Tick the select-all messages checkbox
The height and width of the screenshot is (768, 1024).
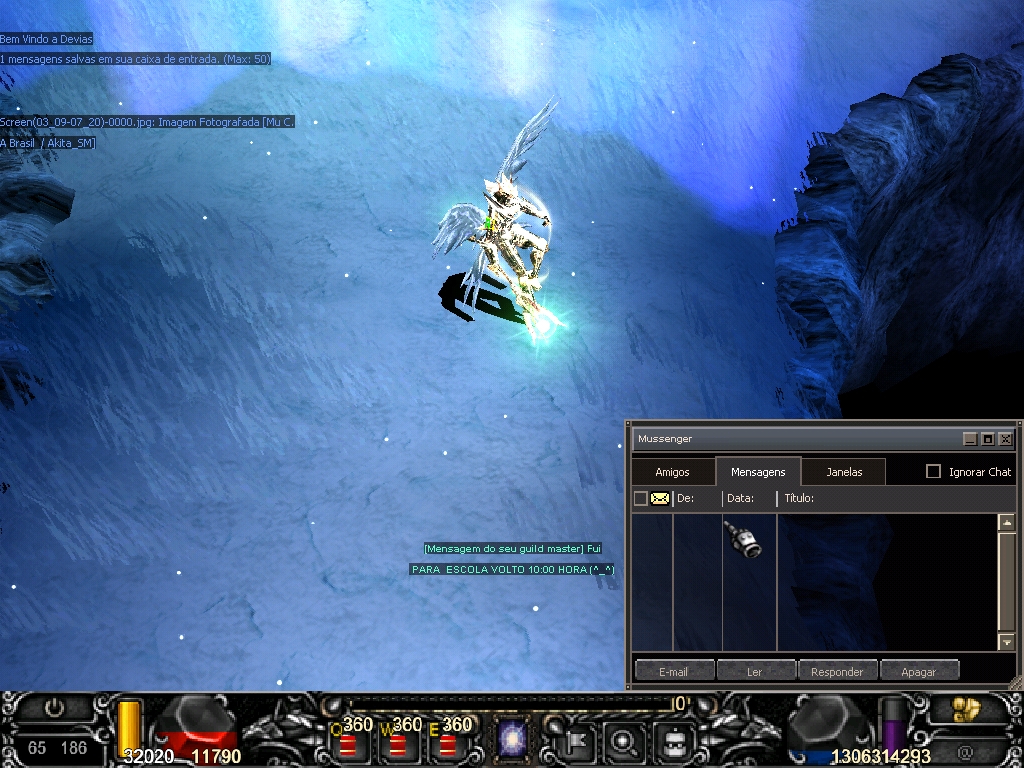click(641, 498)
